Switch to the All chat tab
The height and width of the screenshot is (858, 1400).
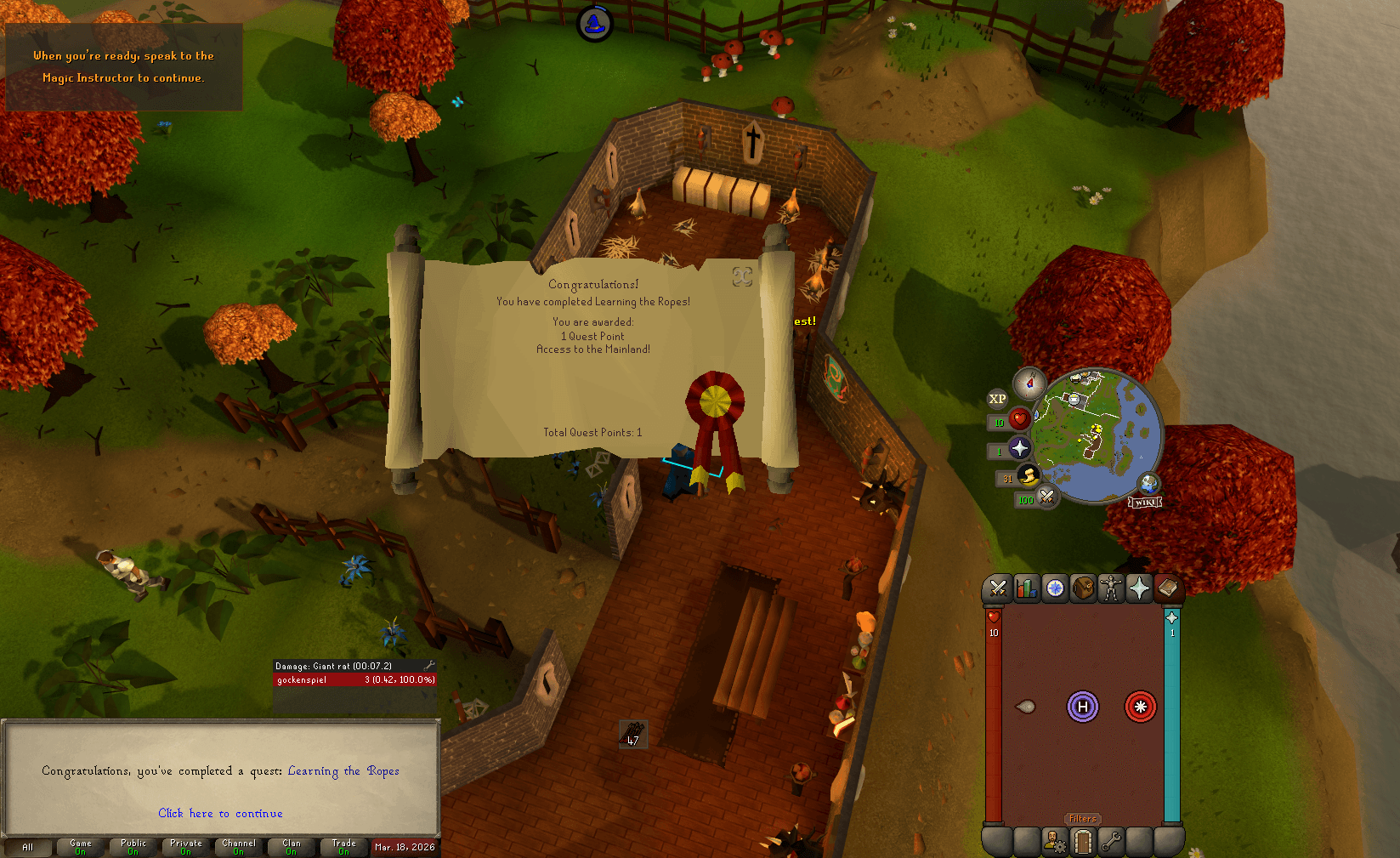click(28, 847)
